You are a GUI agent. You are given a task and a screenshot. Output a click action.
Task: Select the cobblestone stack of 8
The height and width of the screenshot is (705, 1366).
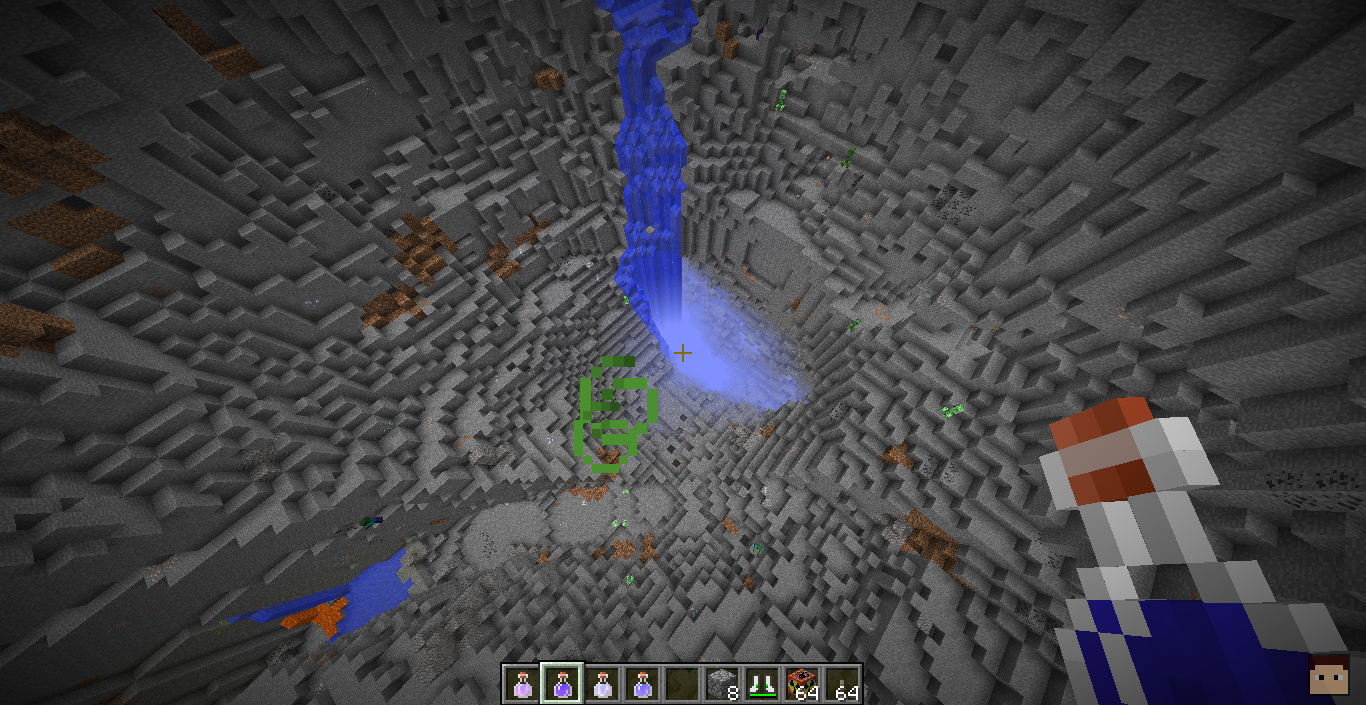(x=722, y=685)
